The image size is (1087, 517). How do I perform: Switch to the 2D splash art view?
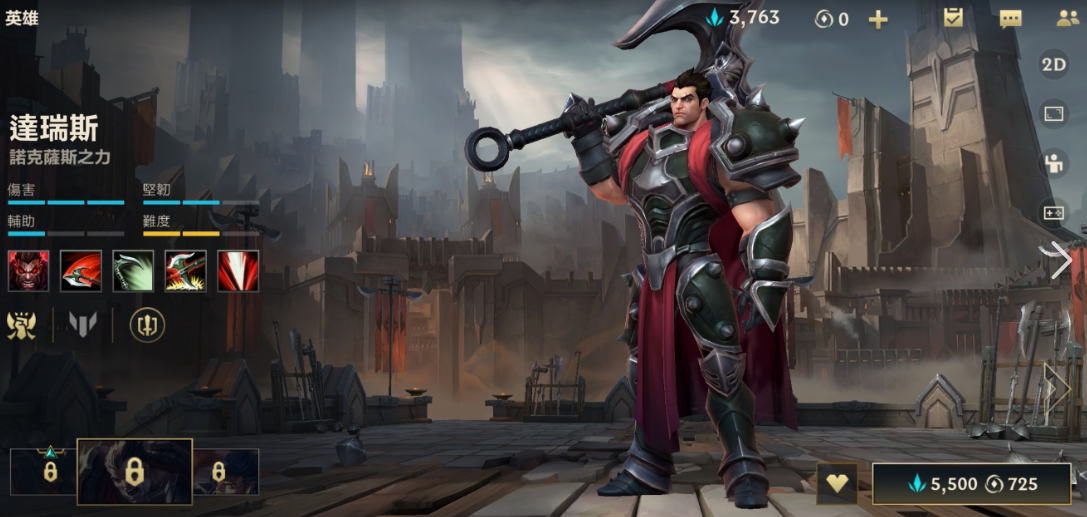1054,64
